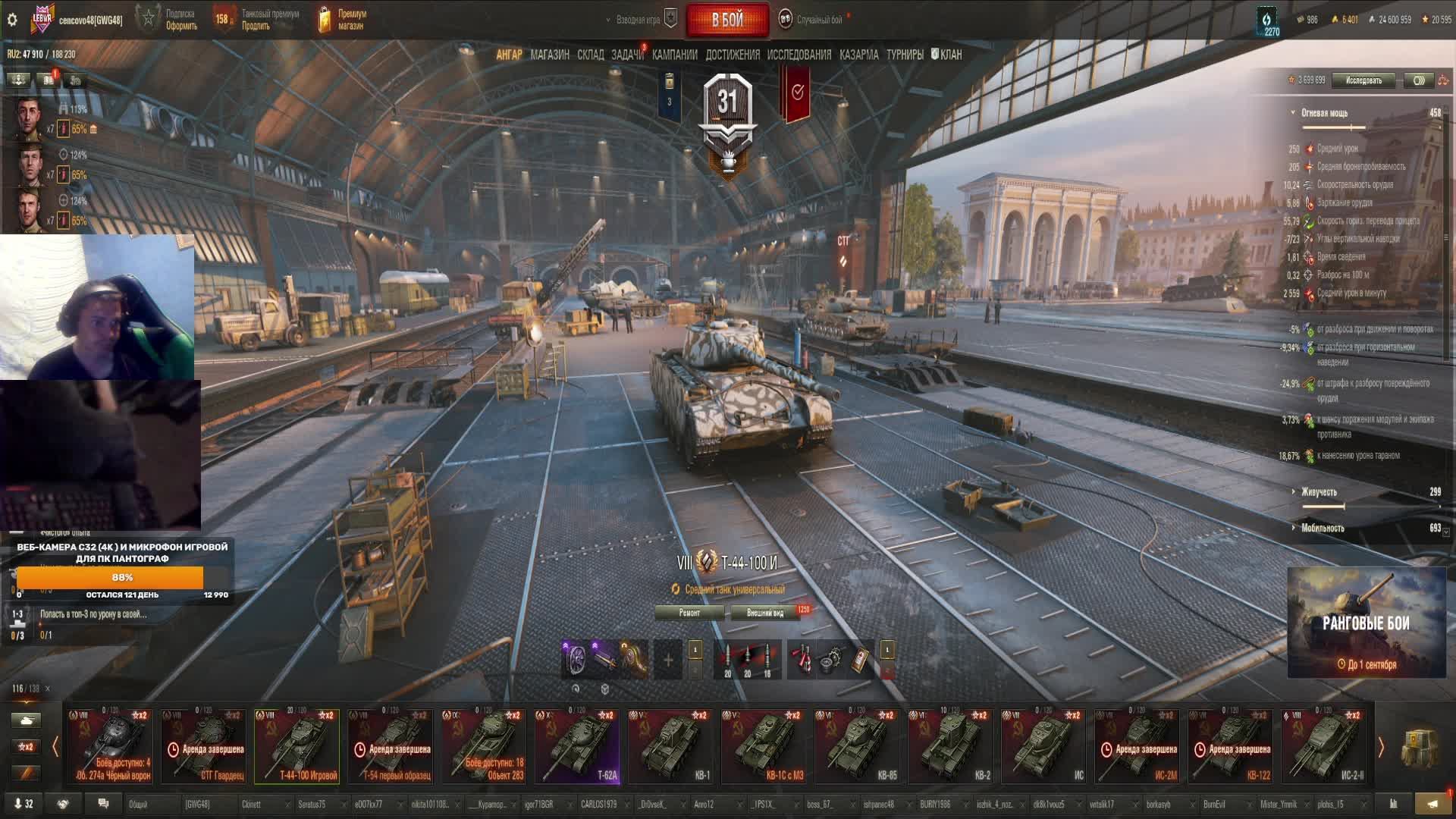
Task: Open the Премиум магазин
Action: [x=343, y=20]
